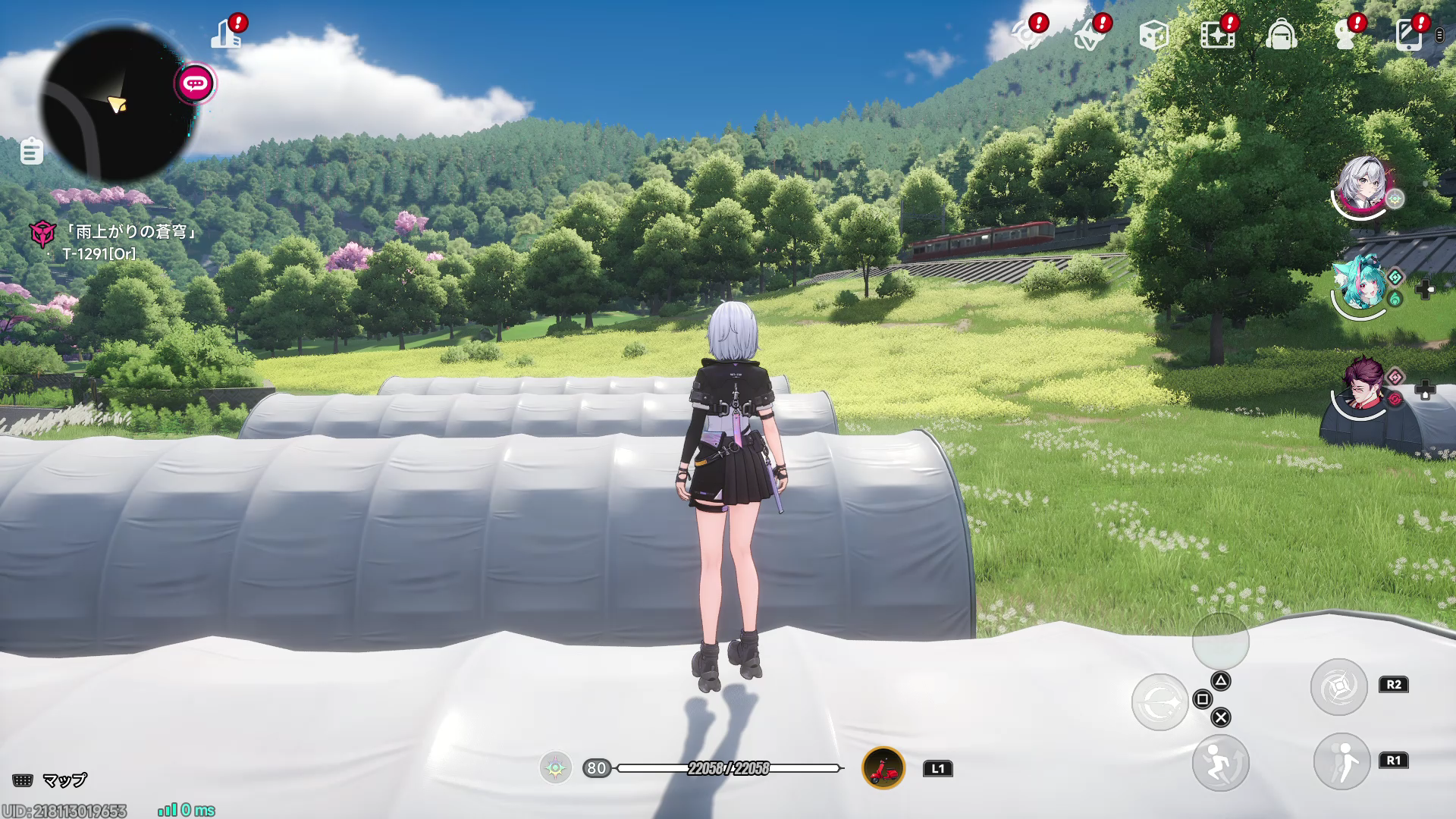1456x819 pixels.
Task: Use the swirling shuriken skill button
Action: [x=1338, y=687]
